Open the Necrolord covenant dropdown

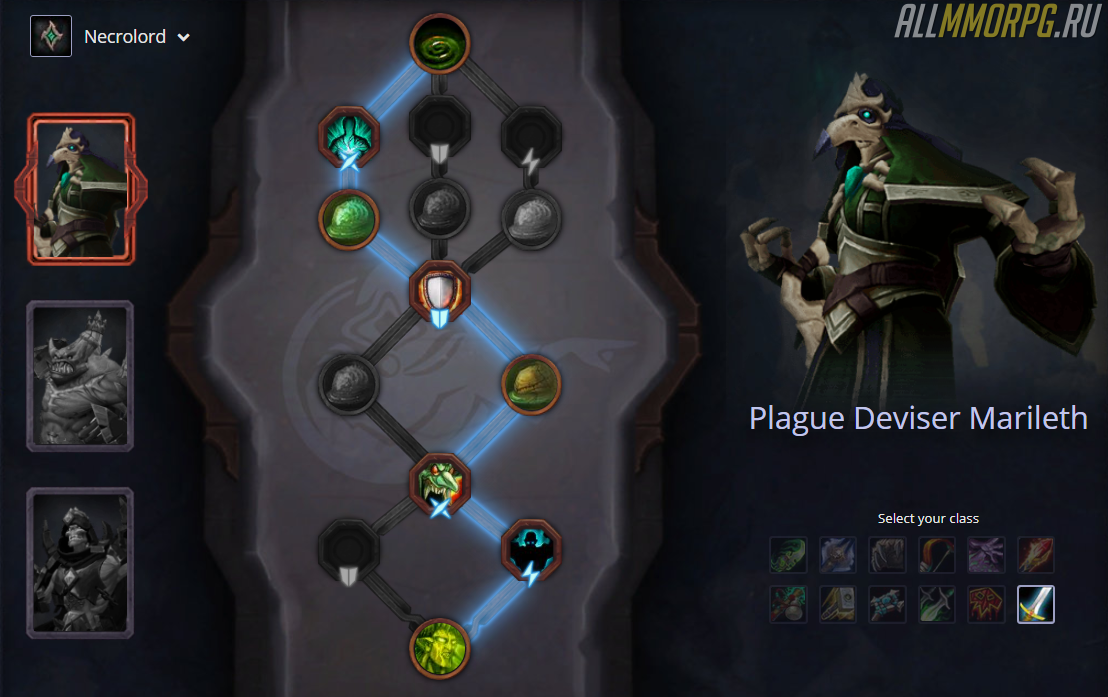pyautogui.click(x=183, y=38)
